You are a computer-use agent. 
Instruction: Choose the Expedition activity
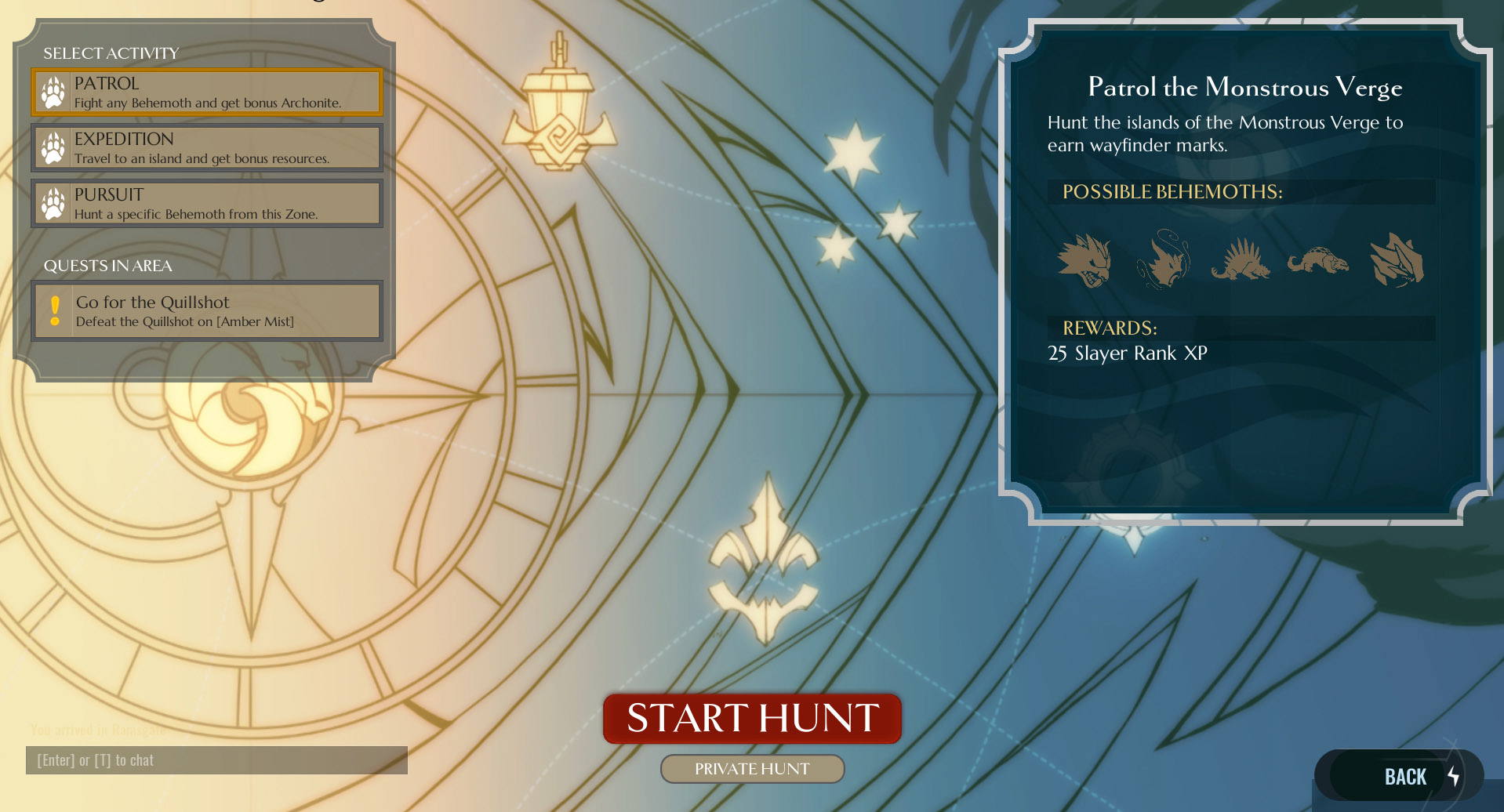coord(207,148)
